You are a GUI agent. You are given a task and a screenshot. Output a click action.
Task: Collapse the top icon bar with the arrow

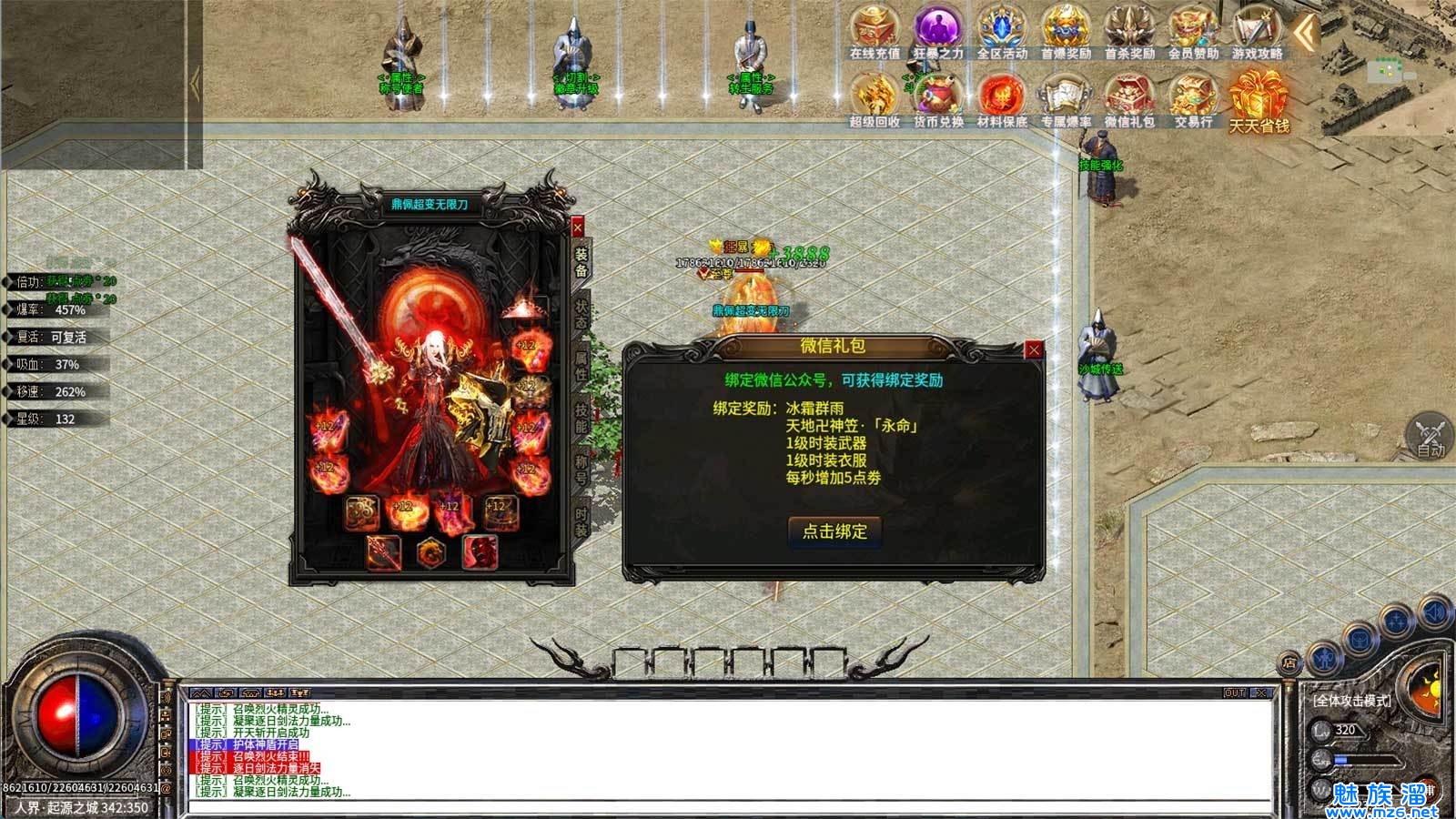(1307, 34)
